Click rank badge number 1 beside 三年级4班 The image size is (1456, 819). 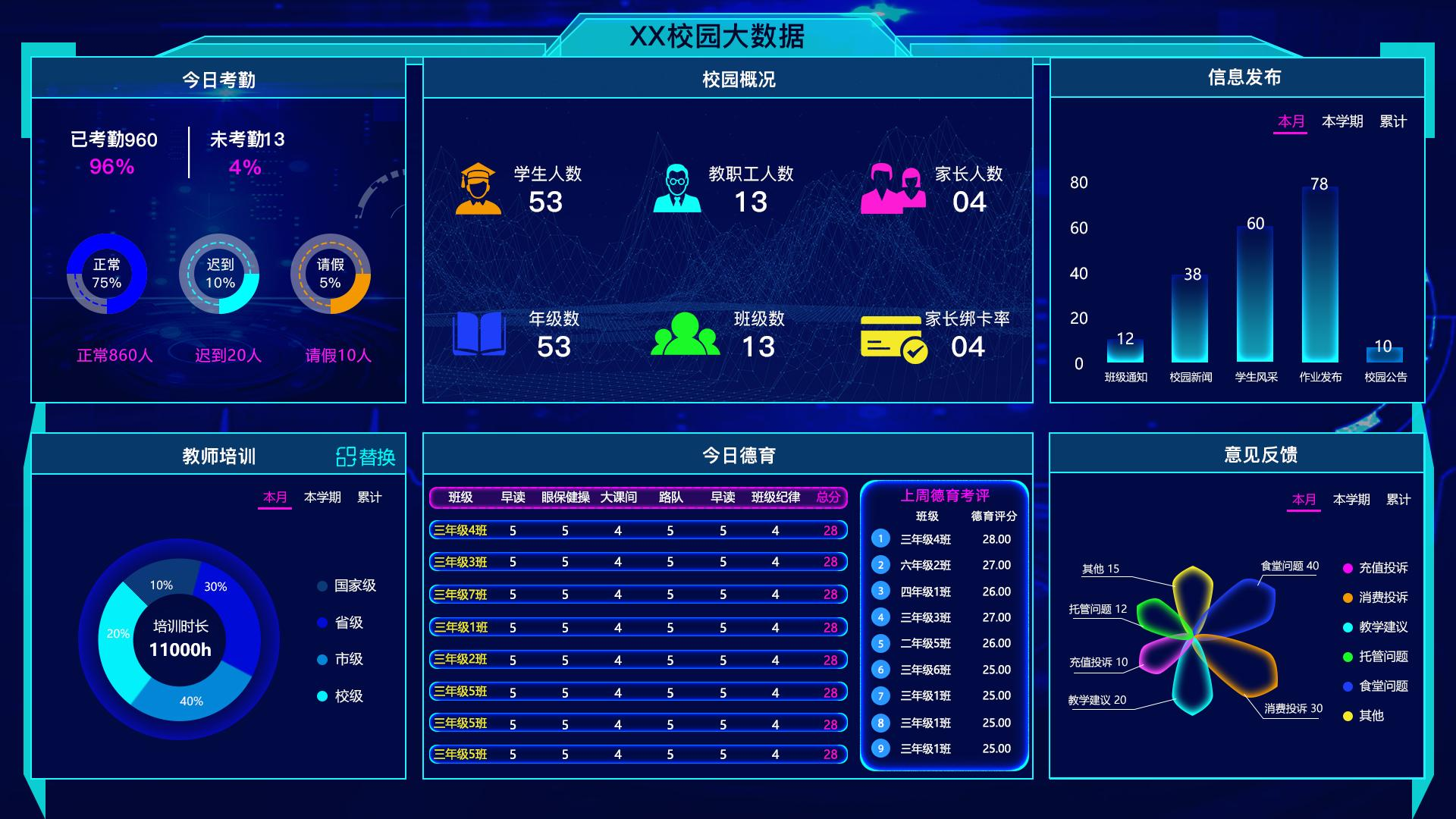coord(880,538)
